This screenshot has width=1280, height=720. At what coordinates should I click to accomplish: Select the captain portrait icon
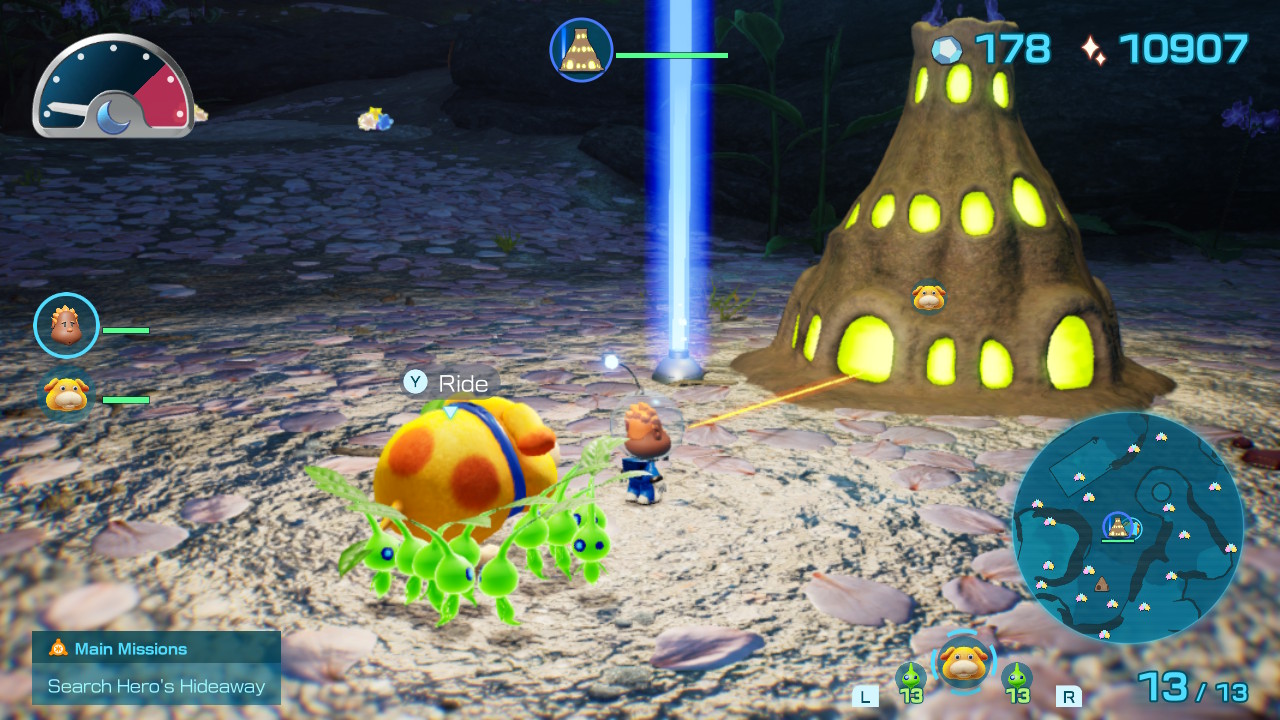(x=66, y=326)
